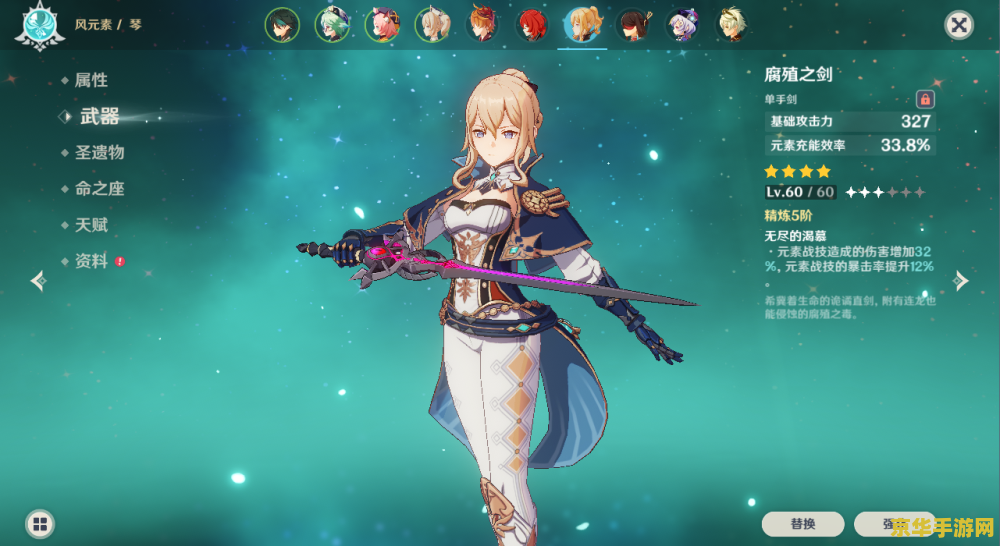
Task: Click the 强化 enhance weapon button
Action: tap(893, 524)
